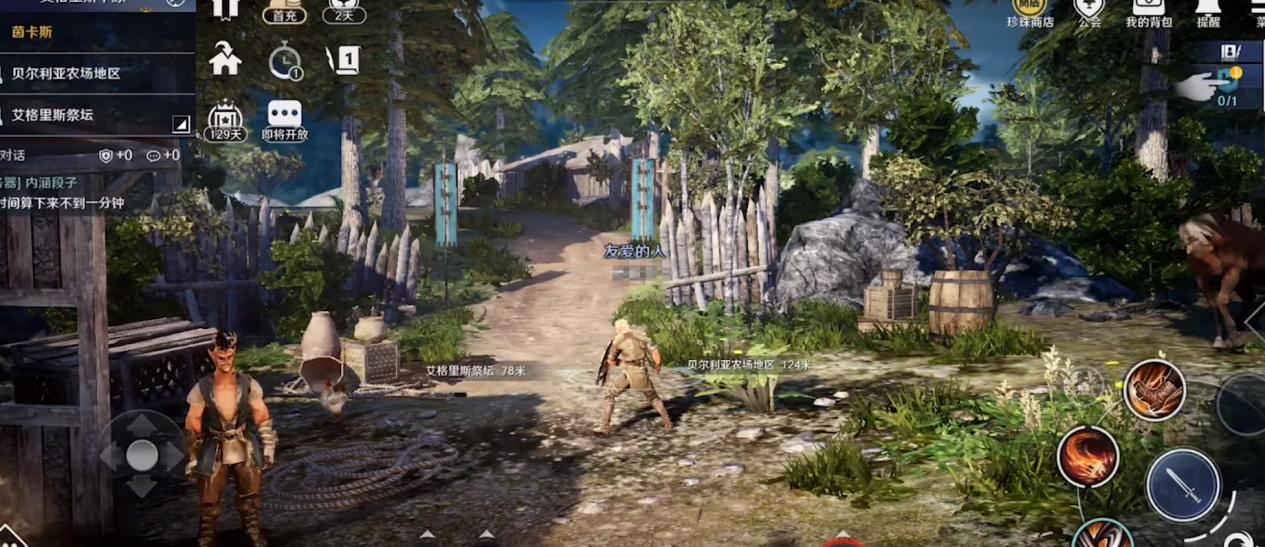The image size is (1265, 547).
Task: Activate the fiery swirl slash skill
Action: 1088,457
